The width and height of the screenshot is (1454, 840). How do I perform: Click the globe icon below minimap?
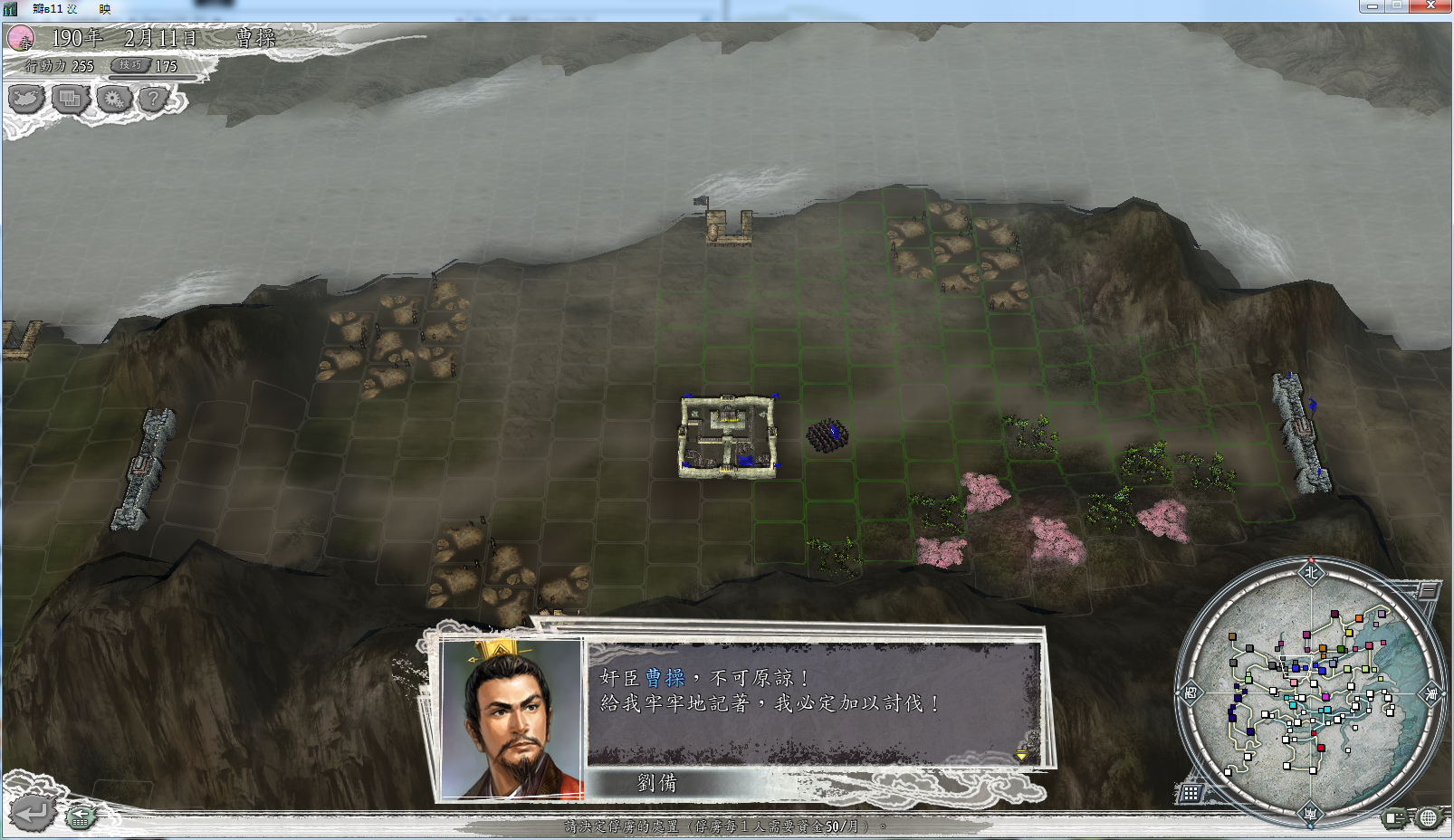(x=1428, y=818)
